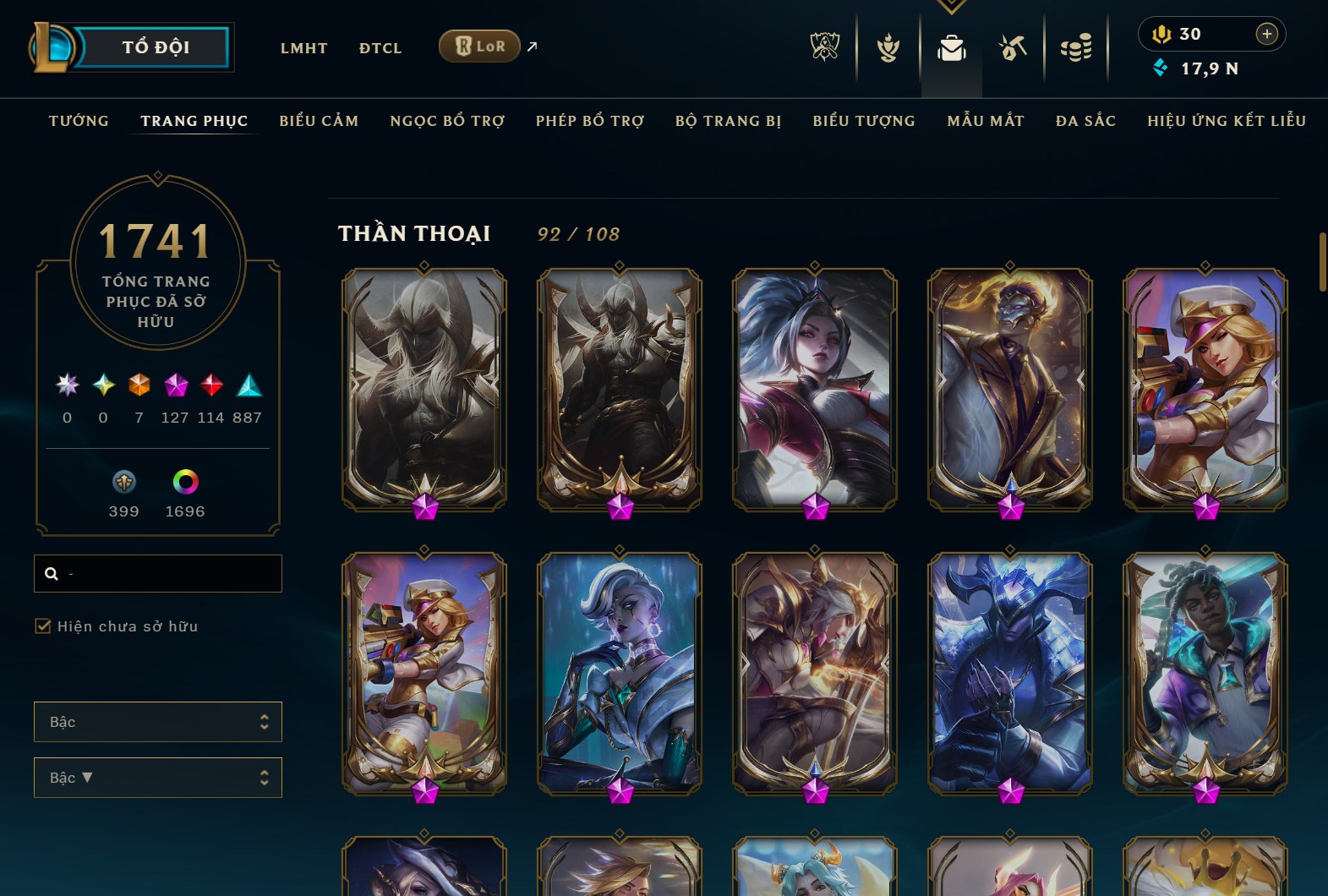Open the Clash trophy icon

pyautogui.click(x=887, y=48)
